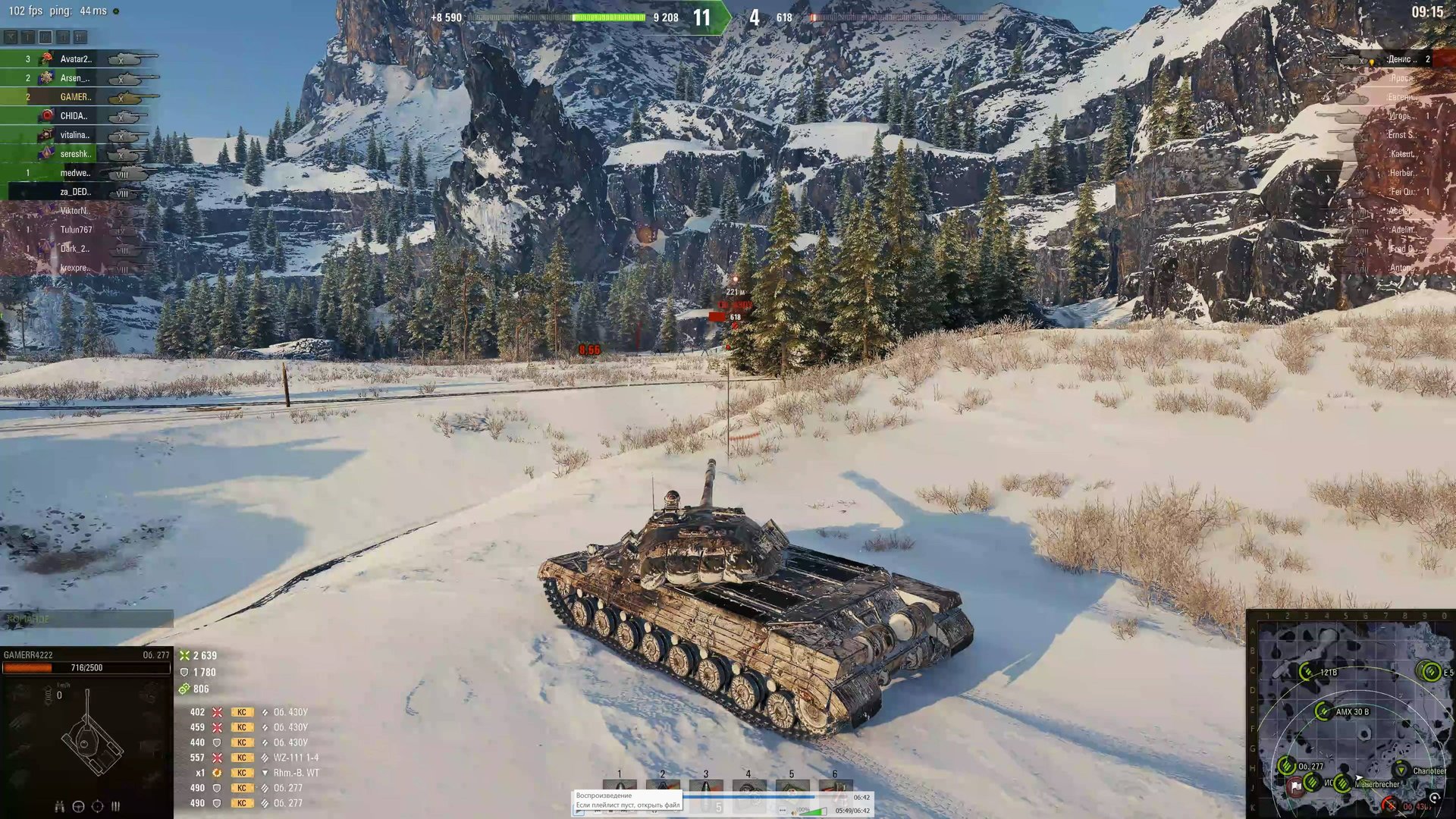Toggle the crew bars icon on damage panel

pos(115,808)
